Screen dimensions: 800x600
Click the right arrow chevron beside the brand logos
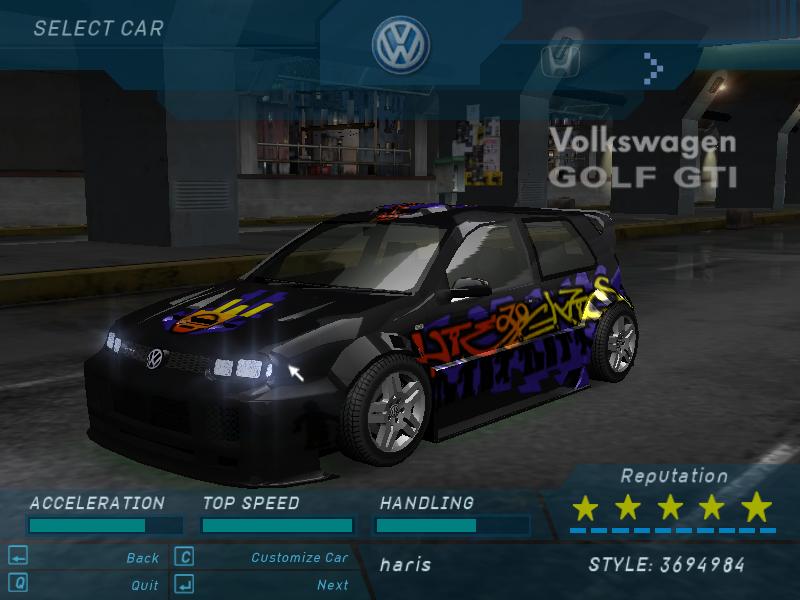click(653, 67)
